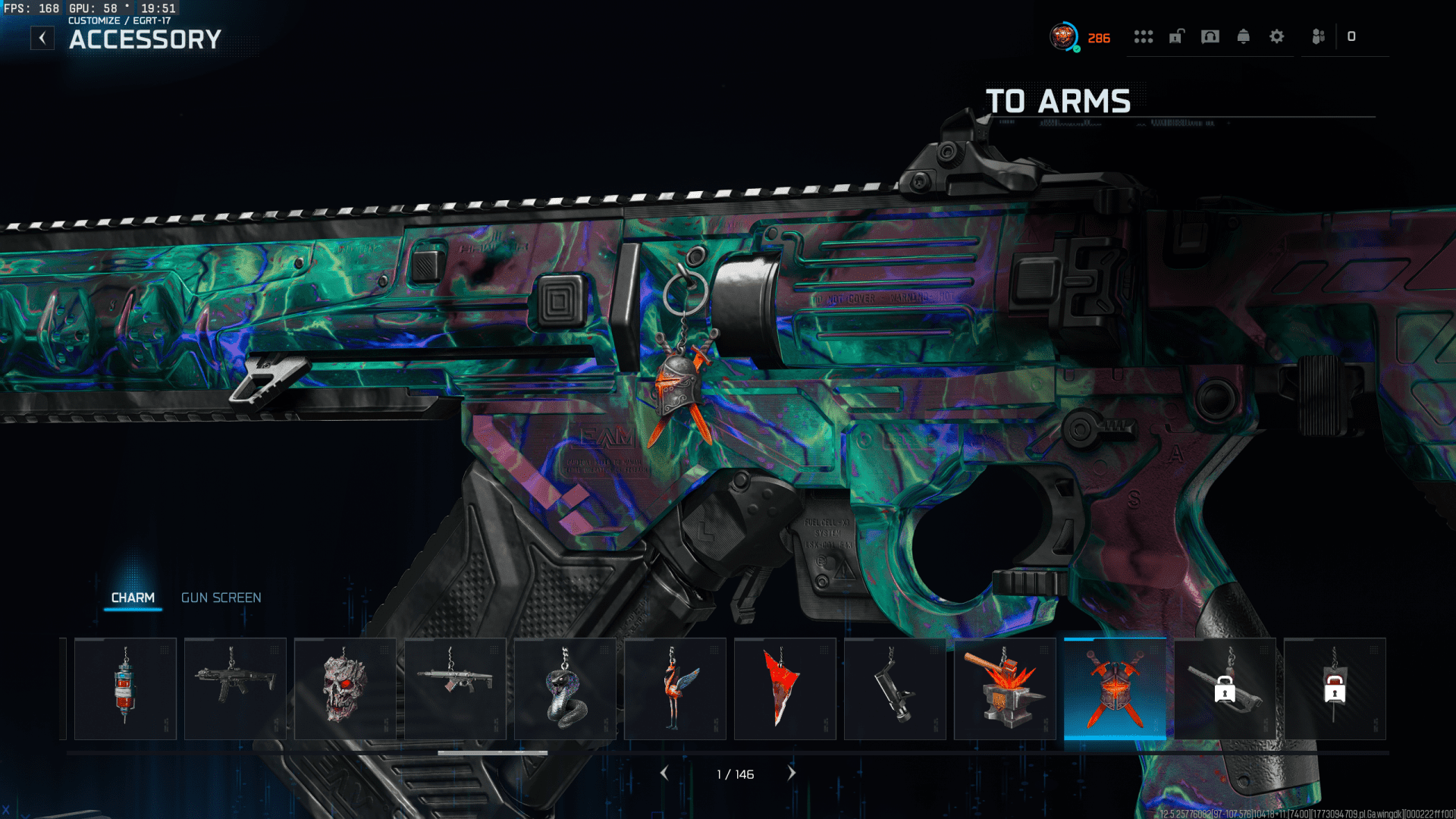Open the player profile avatar
This screenshot has width=1456, height=819.
click(1064, 36)
